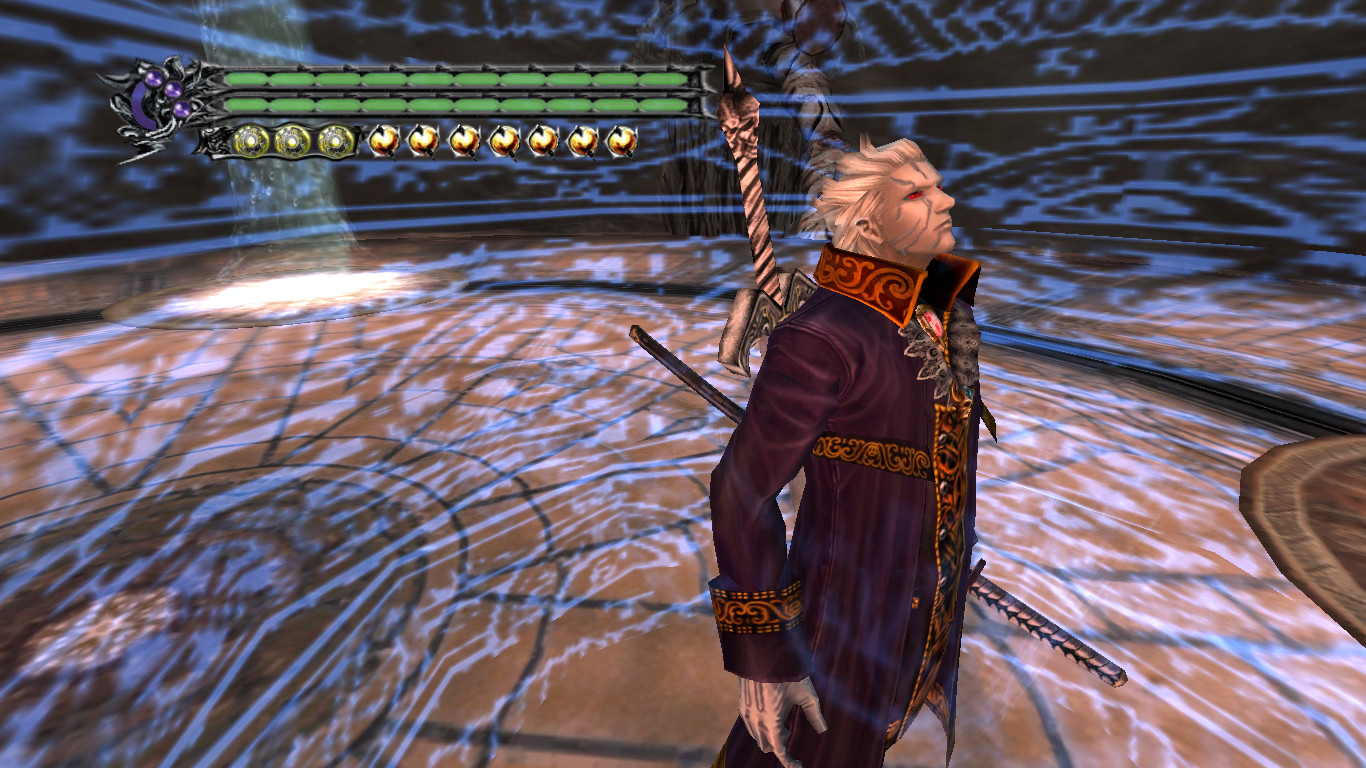This screenshot has width=1366, height=768.
Task: Toggle the middle purple Devil Trigger orb
Action: (x=173, y=89)
